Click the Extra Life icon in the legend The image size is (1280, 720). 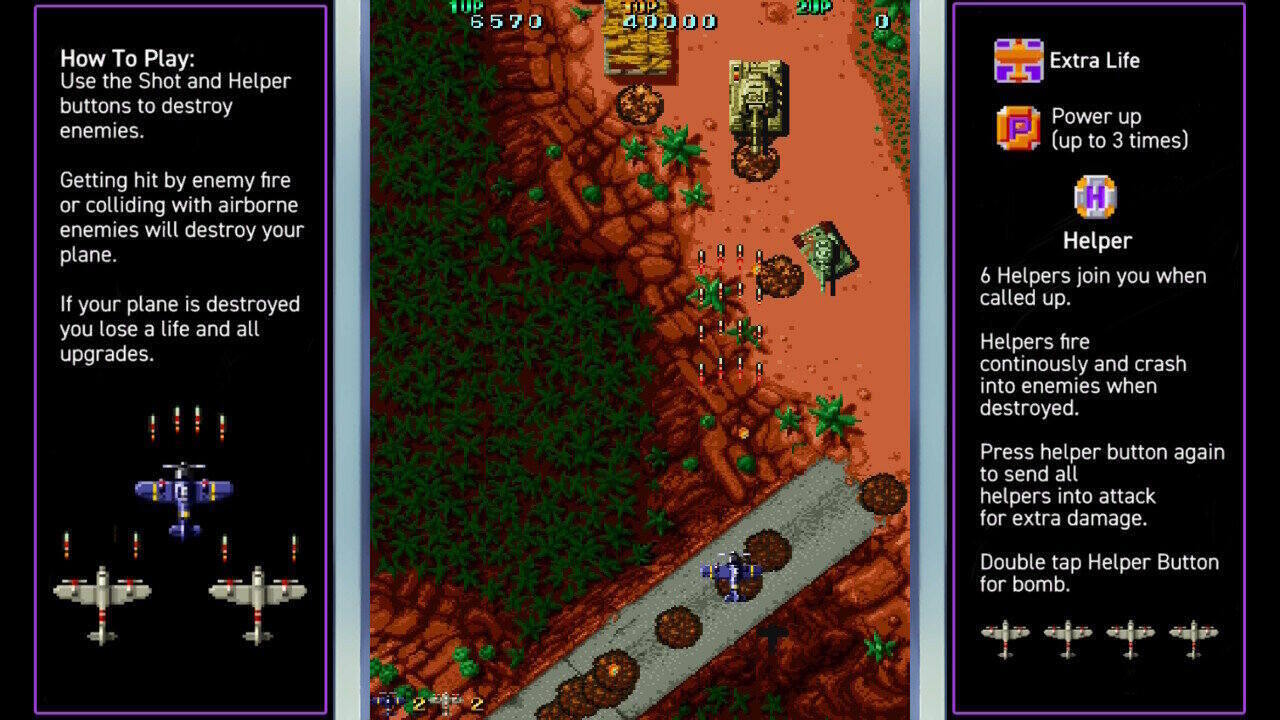coord(1018,60)
